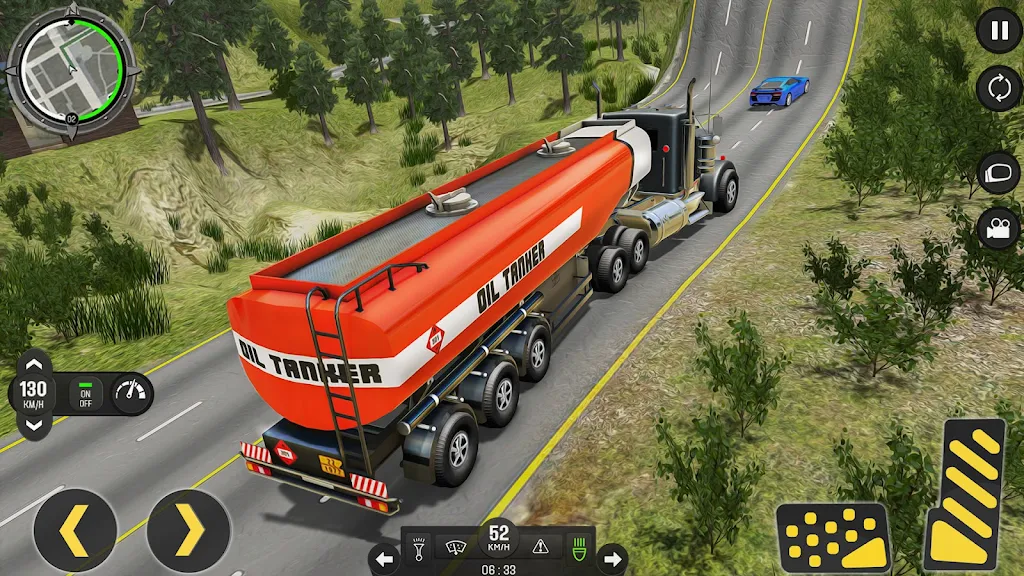Toggle the green headlights icon
1024x576 pixels.
pyautogui.click(x=577, y=547)
